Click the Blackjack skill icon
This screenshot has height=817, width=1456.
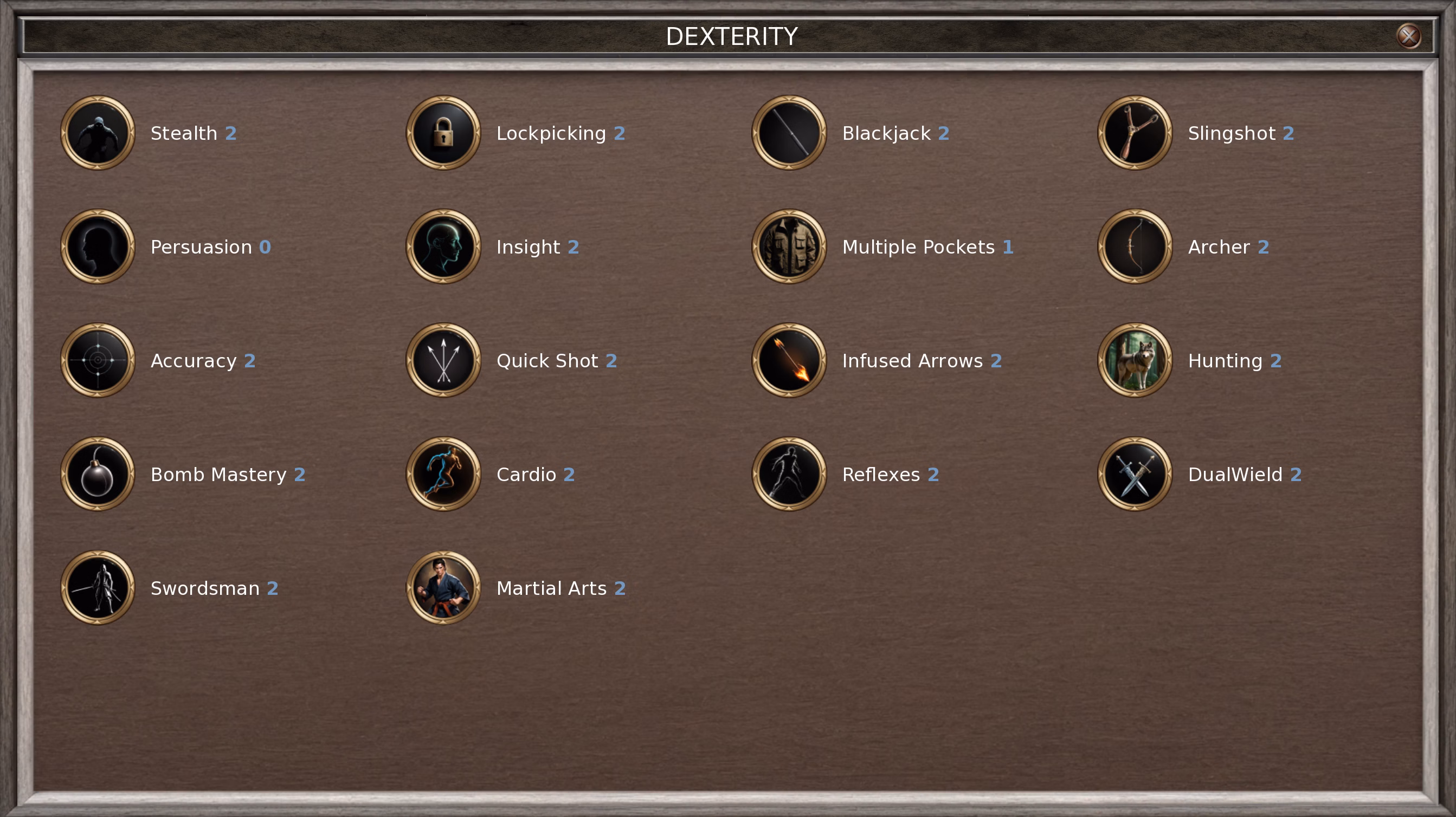[789, 133]
